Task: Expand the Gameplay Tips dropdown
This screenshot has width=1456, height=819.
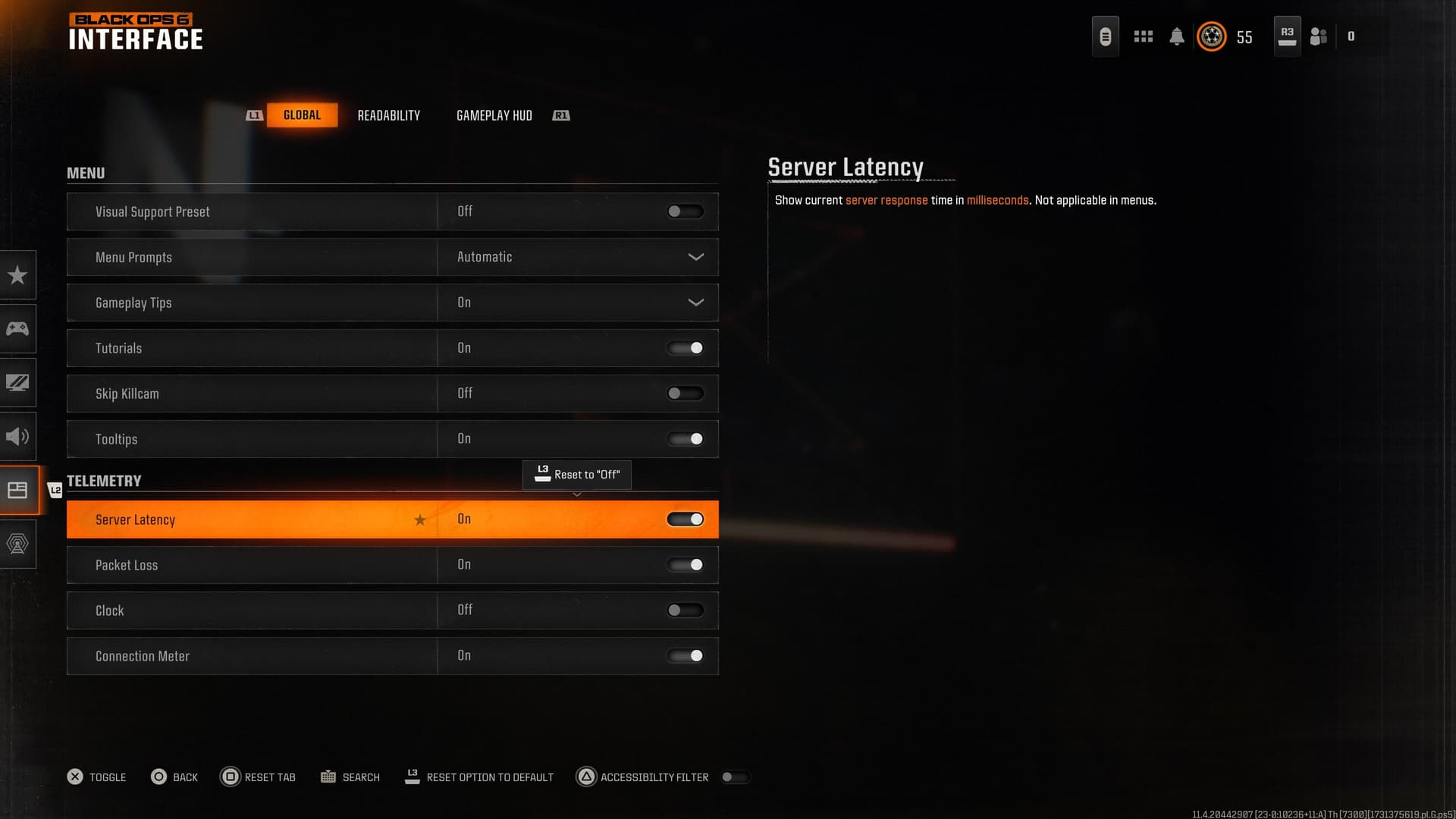Action: pyautogui.click(x=695, y=303)
